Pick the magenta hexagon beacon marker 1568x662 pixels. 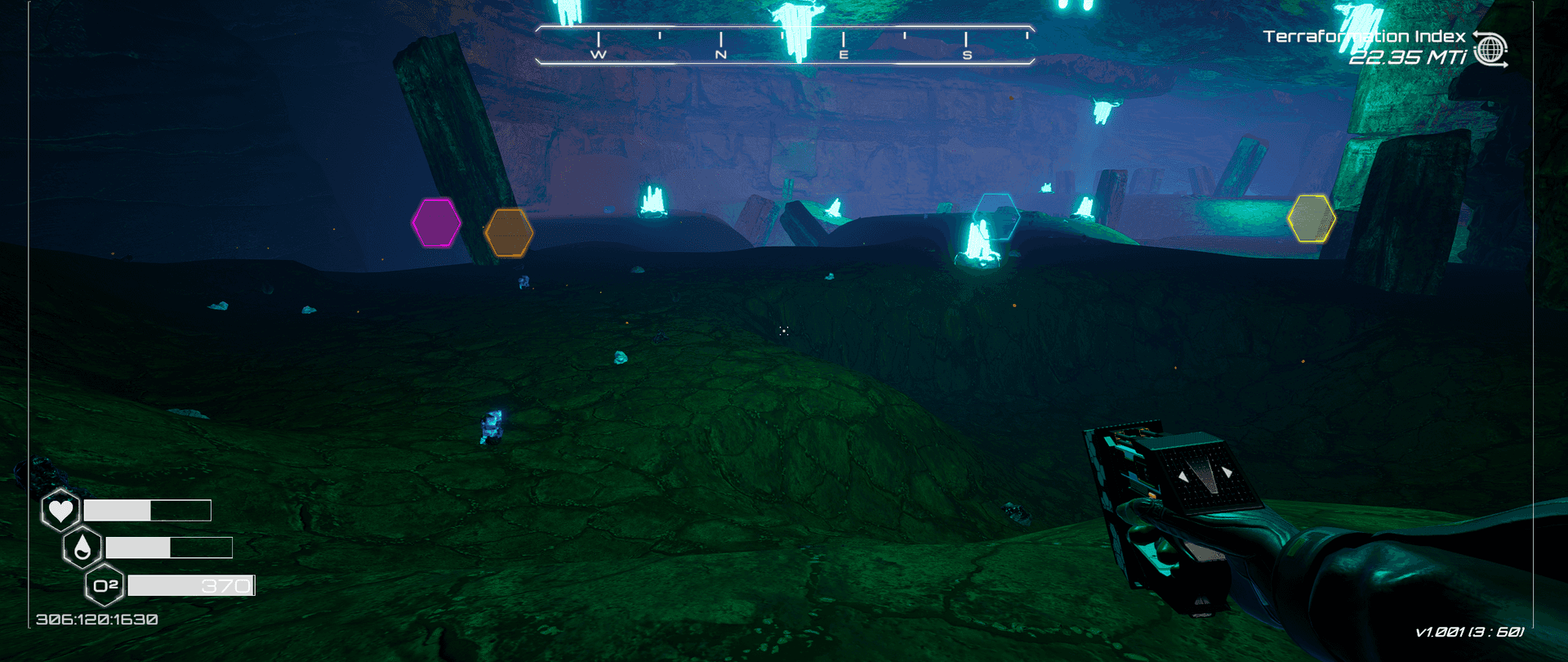point(436,222)
